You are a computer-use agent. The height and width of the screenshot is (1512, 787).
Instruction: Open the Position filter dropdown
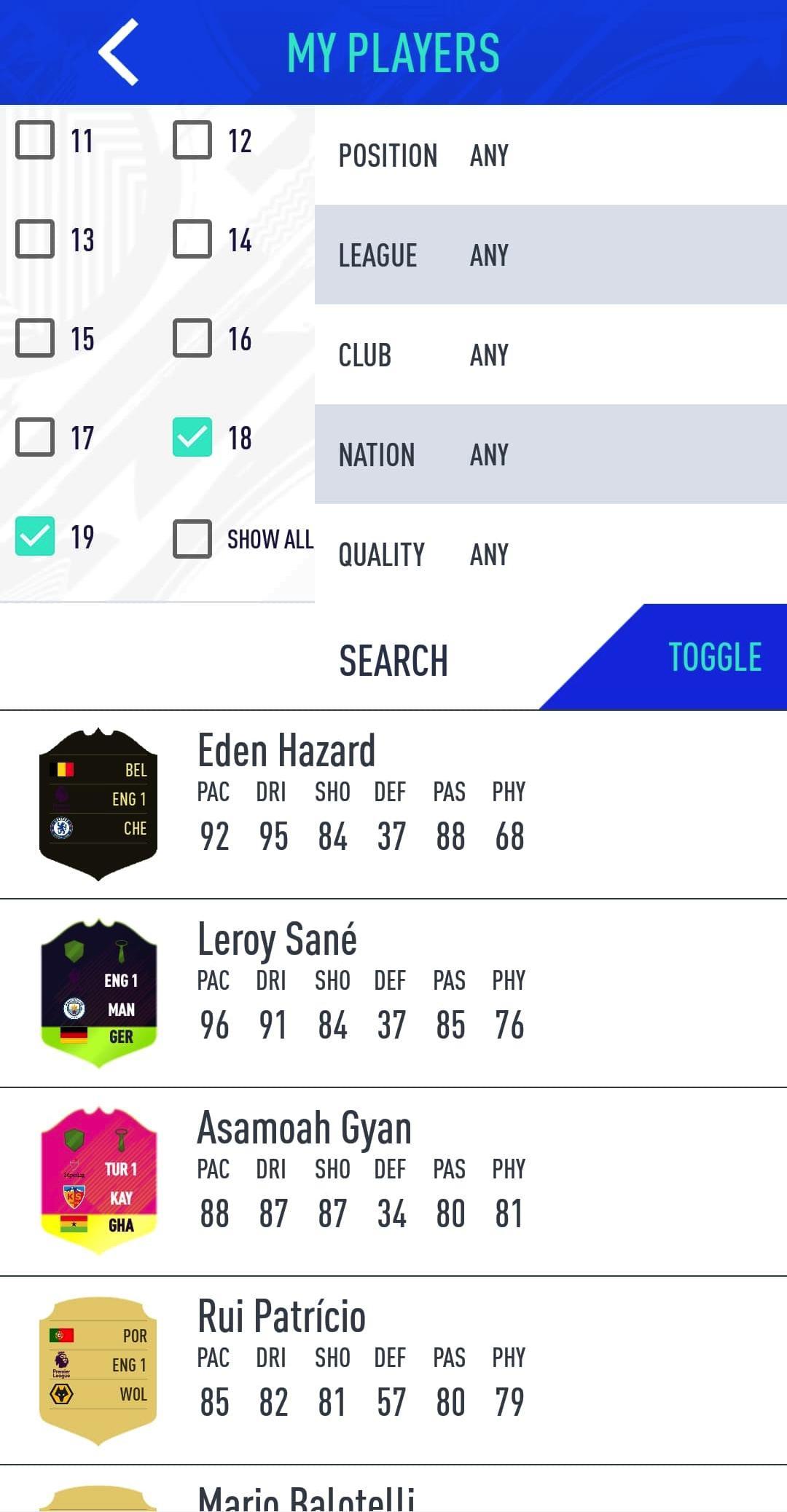point(550,155)
